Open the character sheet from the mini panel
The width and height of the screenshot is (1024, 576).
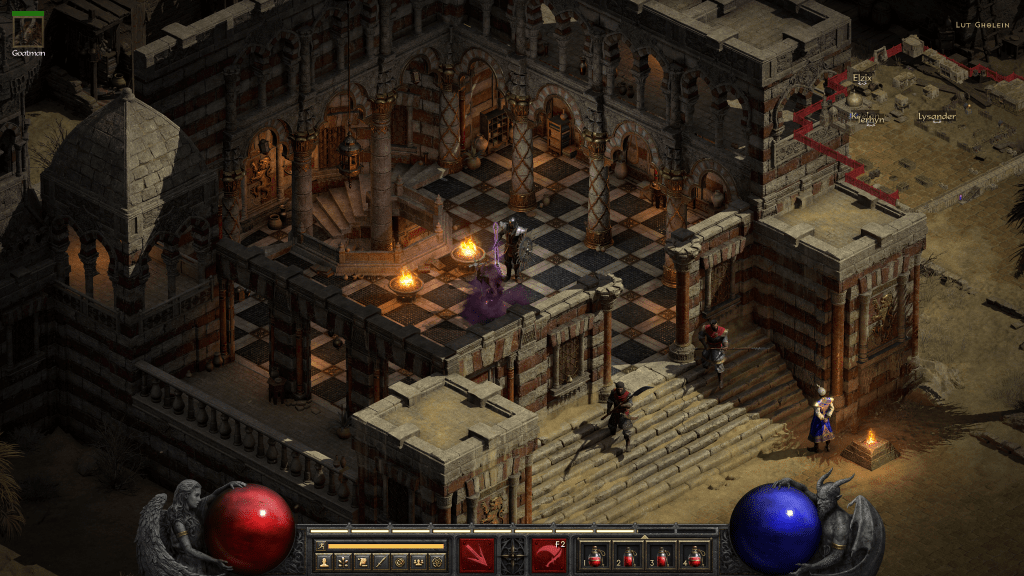point(324,562)
